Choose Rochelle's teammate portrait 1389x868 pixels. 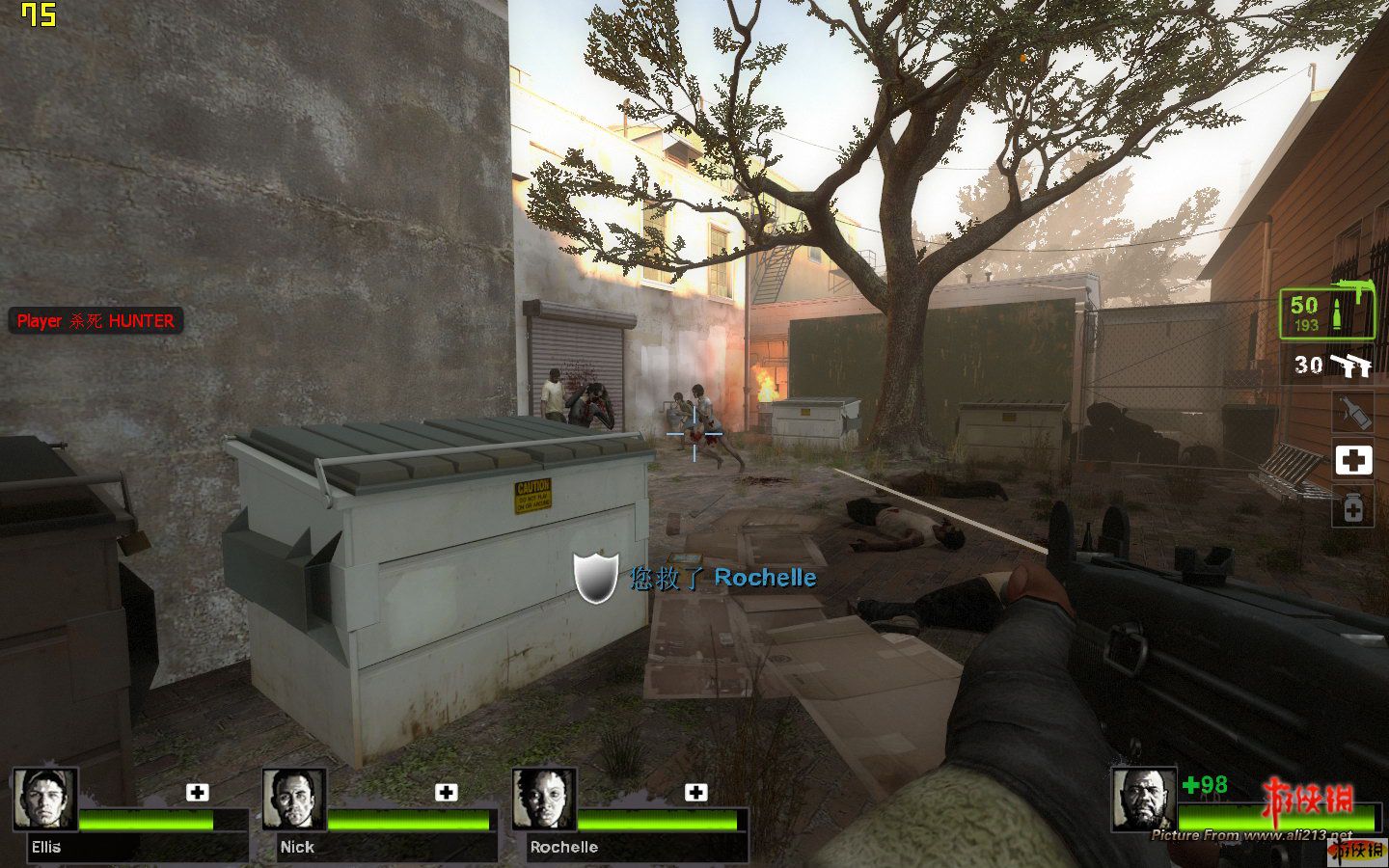(544, 800)
